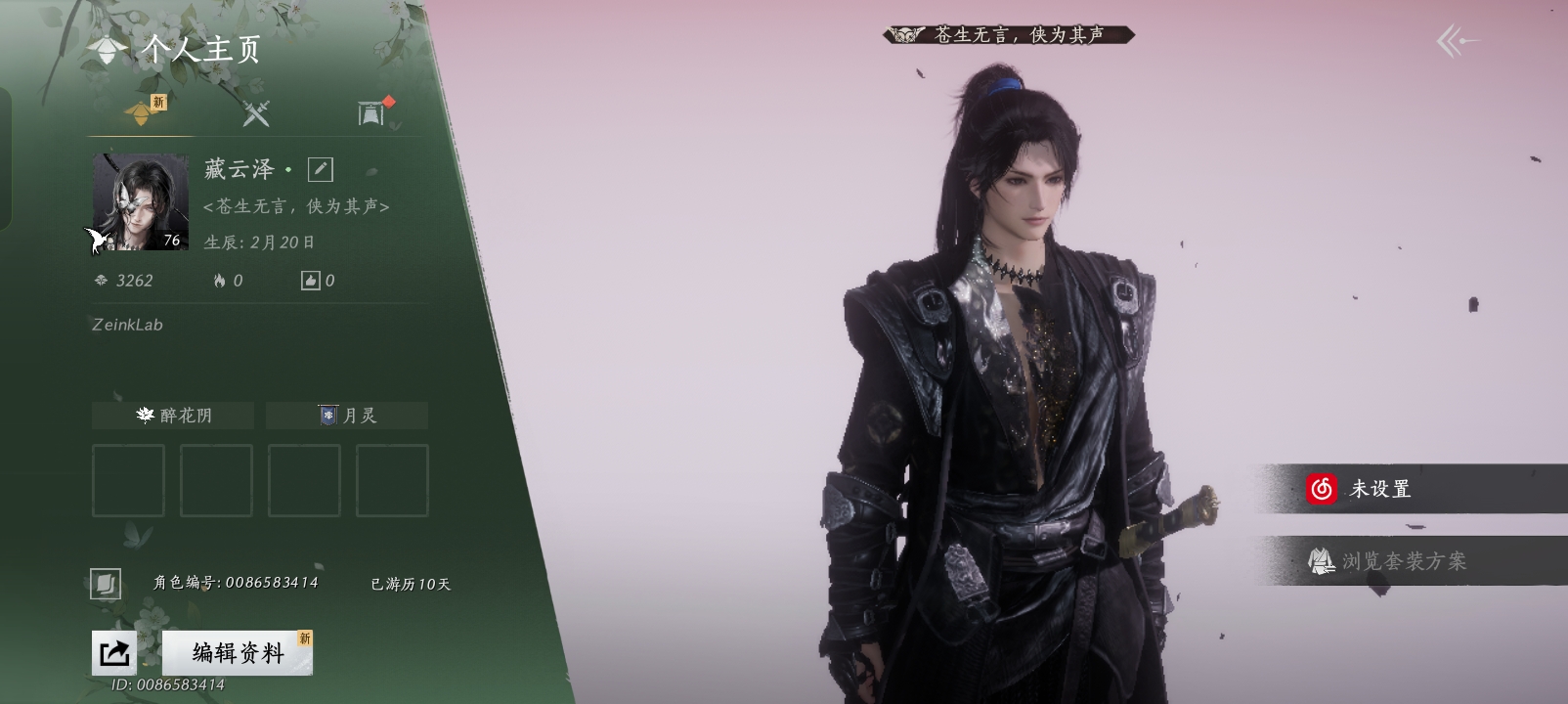
Task: Copy the character number with the copy icon
Action: click(106, 584)
